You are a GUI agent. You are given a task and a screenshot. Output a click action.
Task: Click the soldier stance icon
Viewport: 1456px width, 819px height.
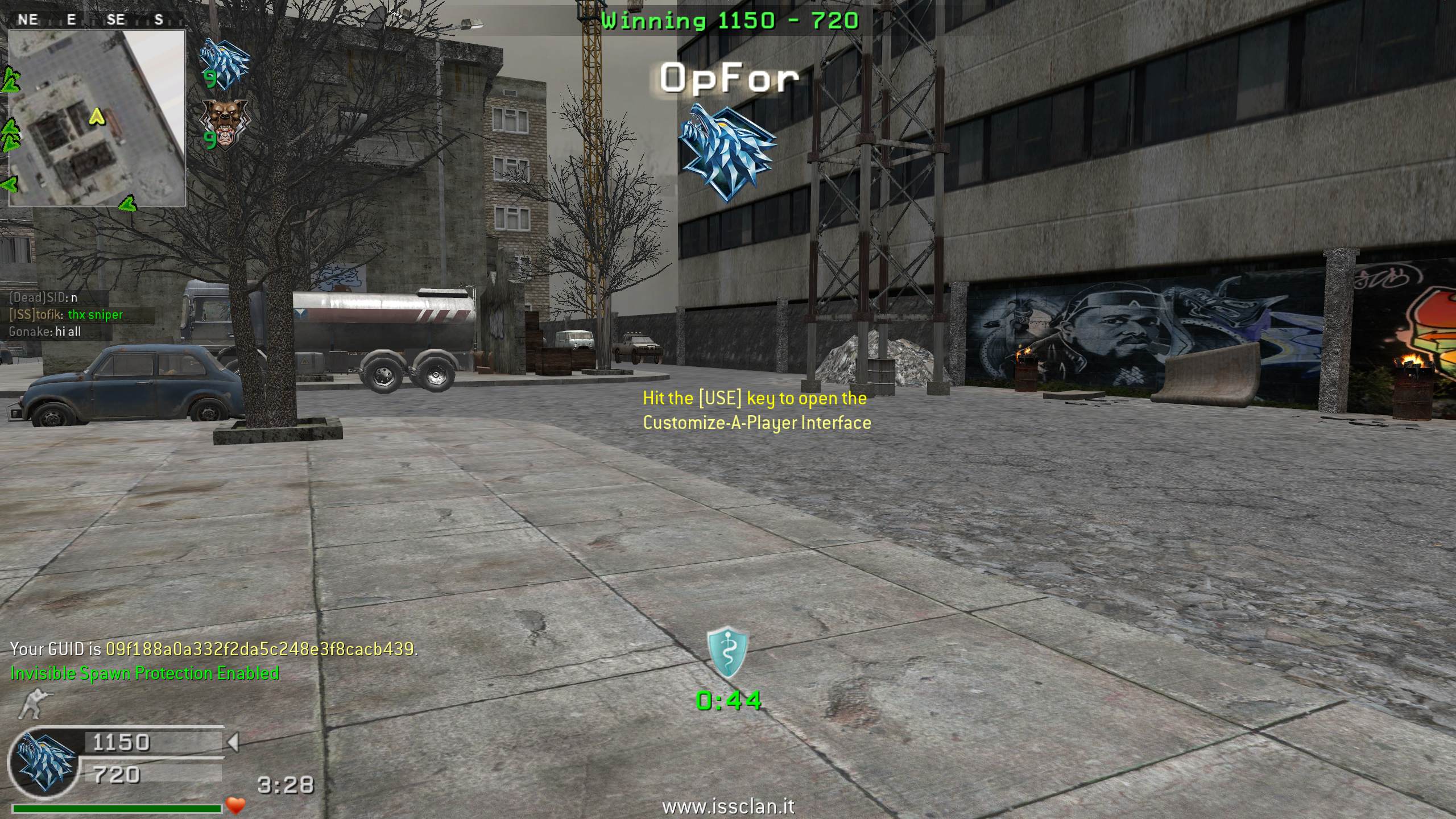(x=30, y=704)
